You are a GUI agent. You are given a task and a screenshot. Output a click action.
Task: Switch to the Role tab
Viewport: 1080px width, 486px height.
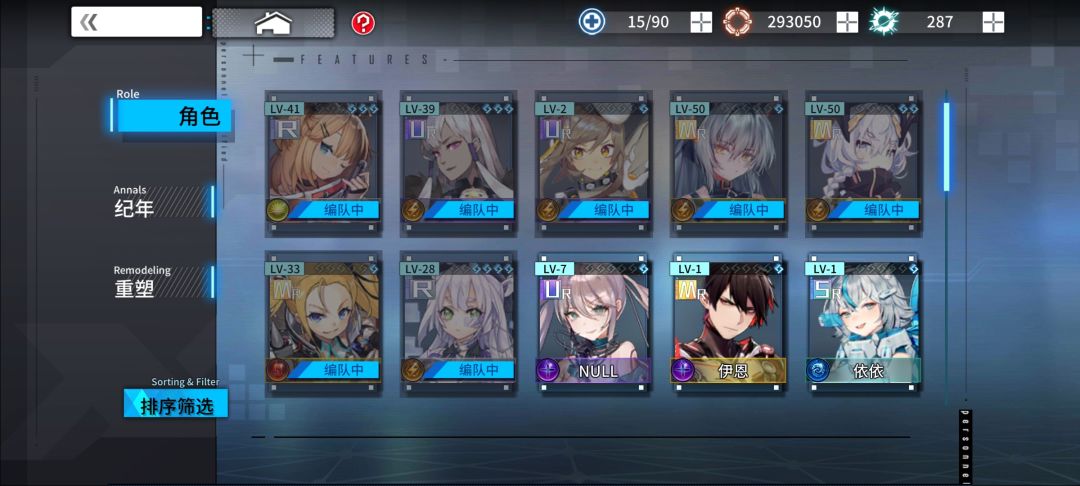(174, 115)
